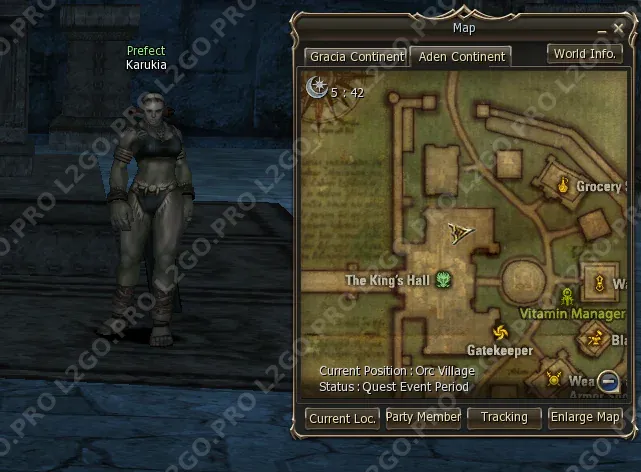
Task: Close the Map window
Action: (x=619, y=29)
